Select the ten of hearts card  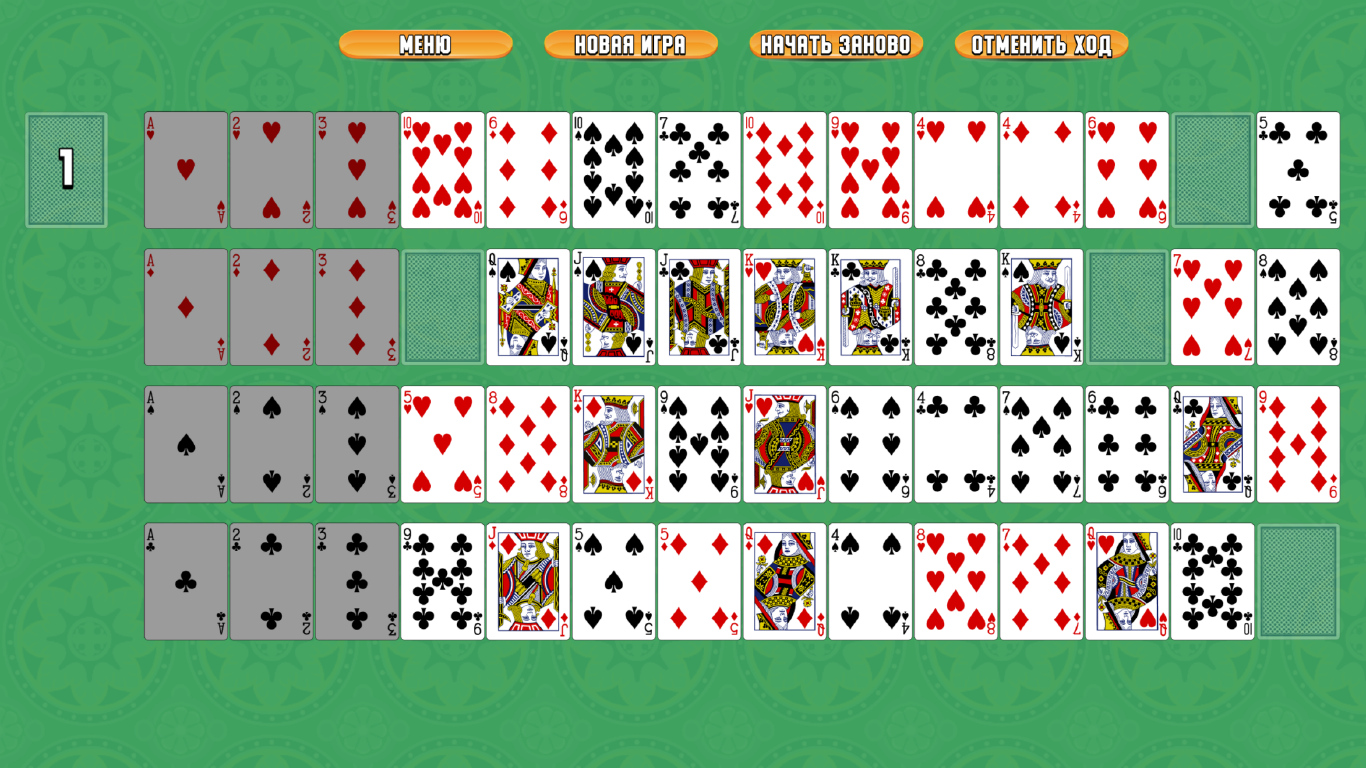[441, 170]
